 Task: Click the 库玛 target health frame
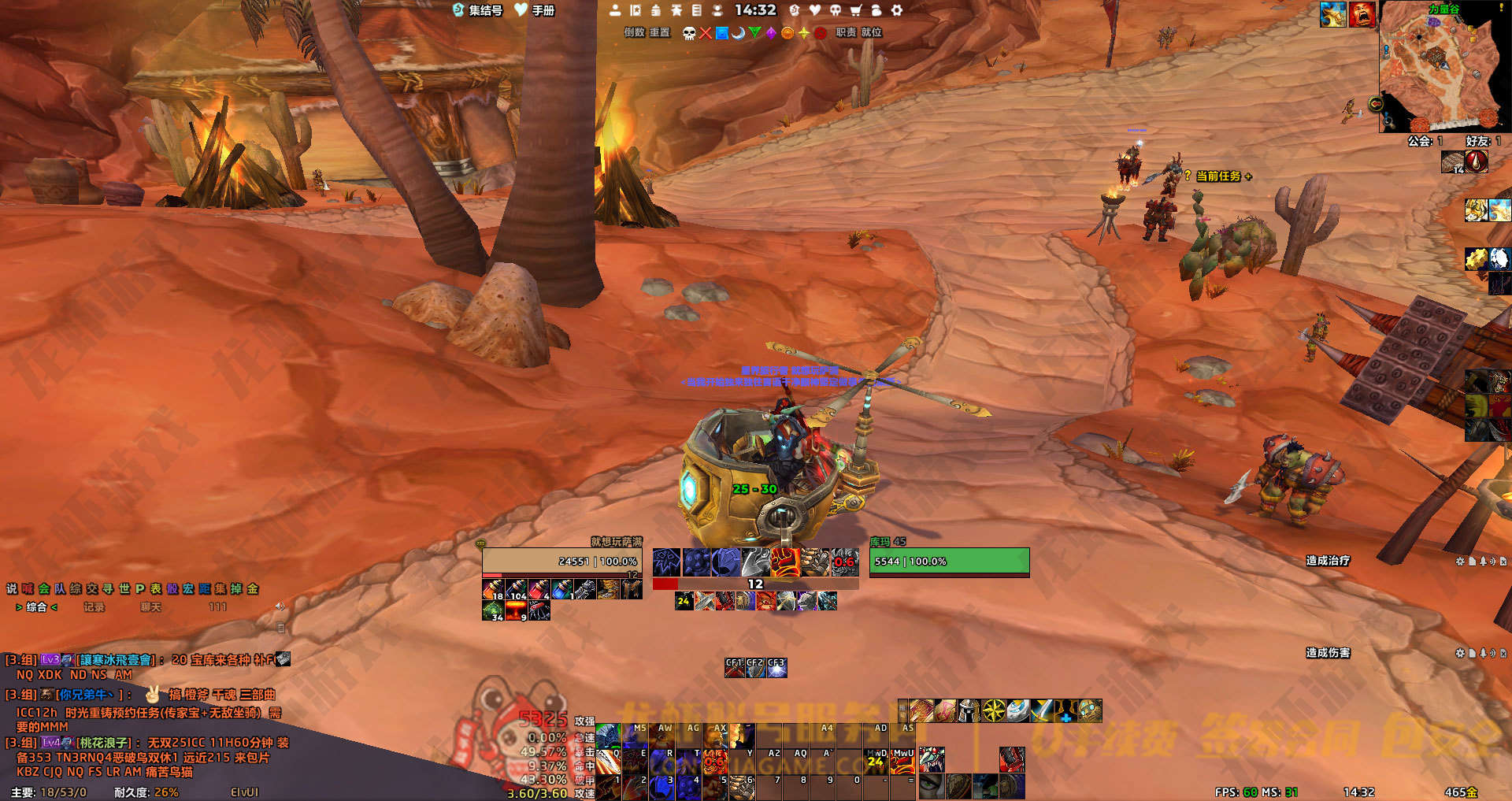tap(949, 562)
